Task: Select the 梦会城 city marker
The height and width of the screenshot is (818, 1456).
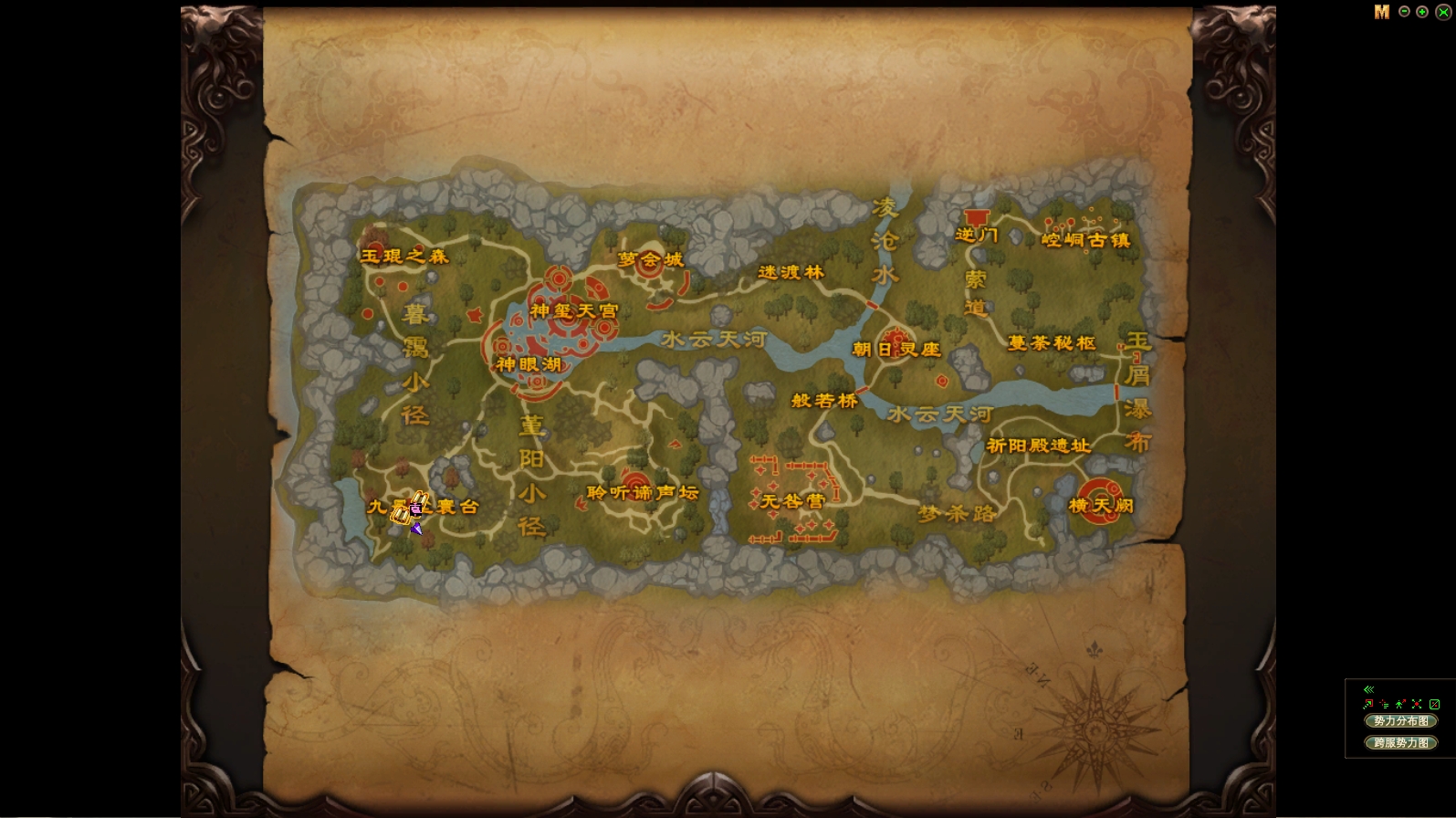Action: tap(650, 260)
